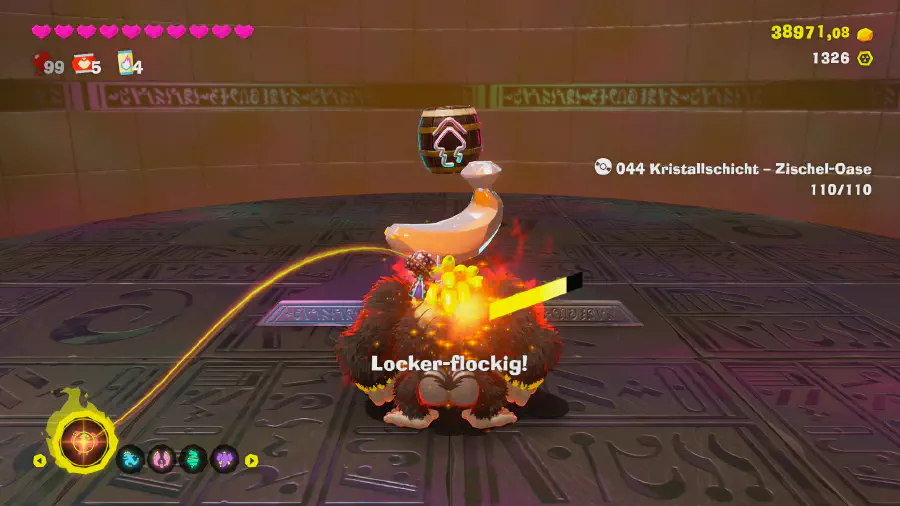Select the yellow melon juice carton item

click(127, 64)
